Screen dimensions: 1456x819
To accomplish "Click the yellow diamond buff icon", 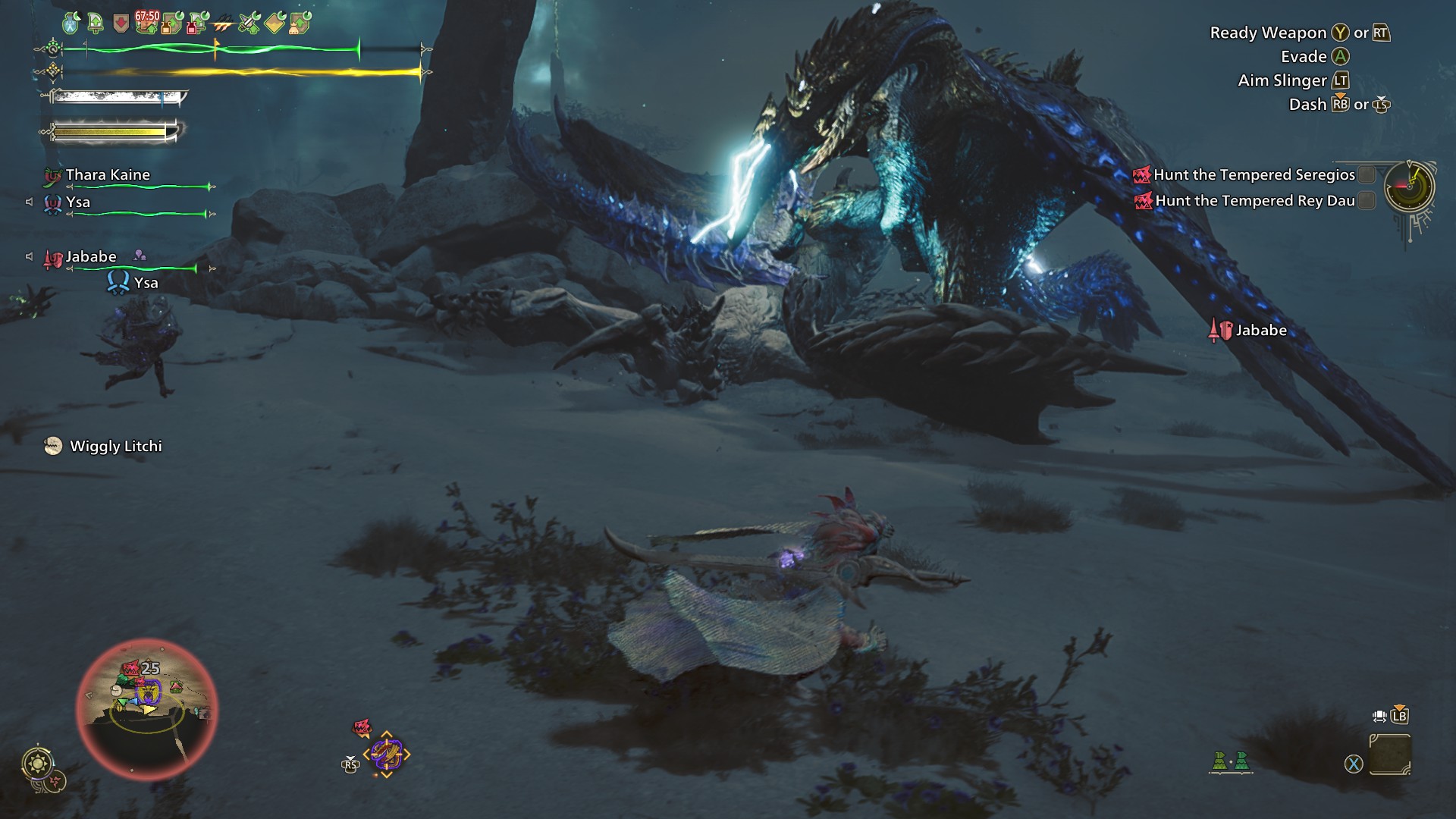I will click(x=274, y=24).
